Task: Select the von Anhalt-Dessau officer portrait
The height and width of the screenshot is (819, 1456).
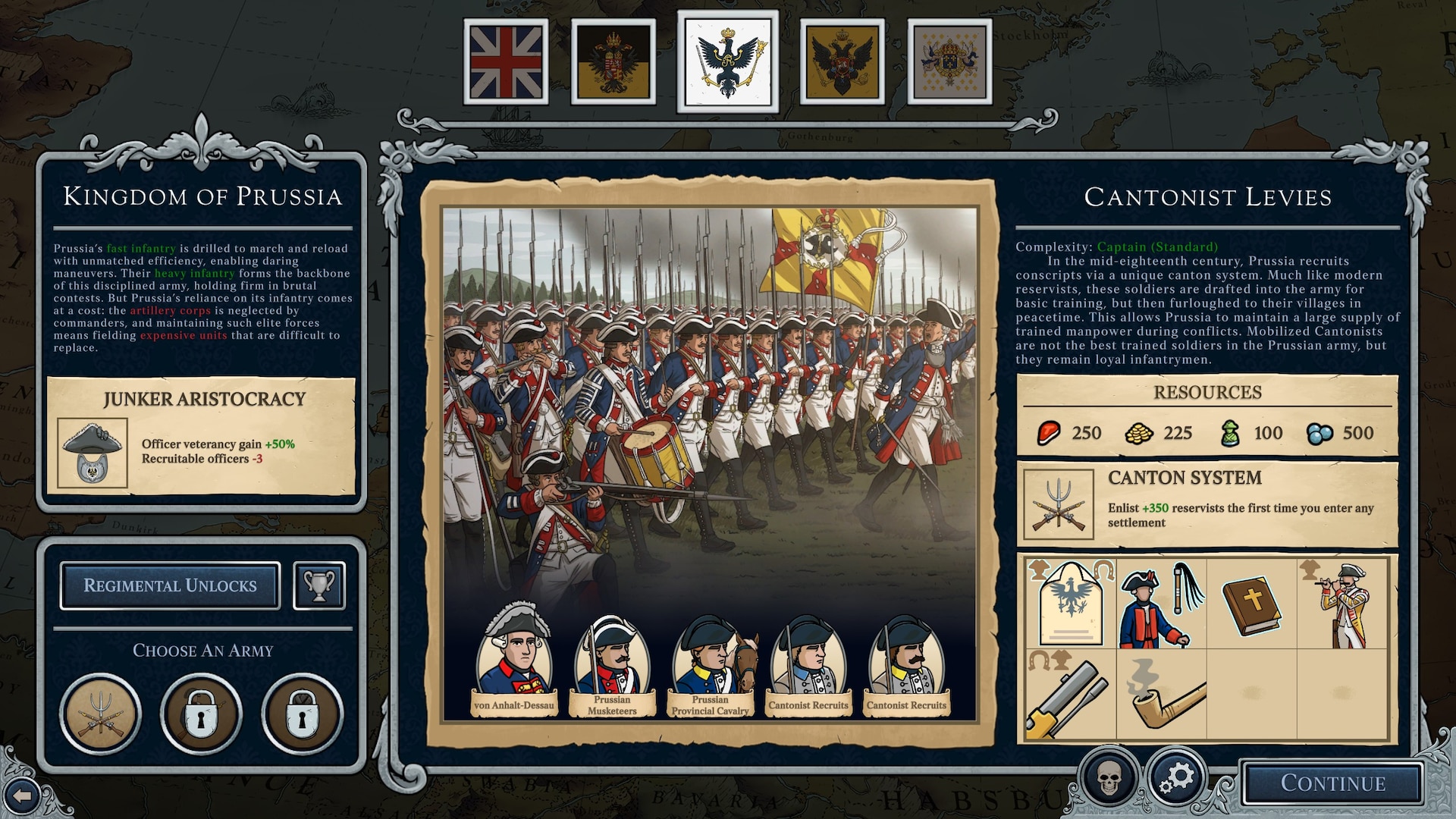Action: click(x=514, y=658)
